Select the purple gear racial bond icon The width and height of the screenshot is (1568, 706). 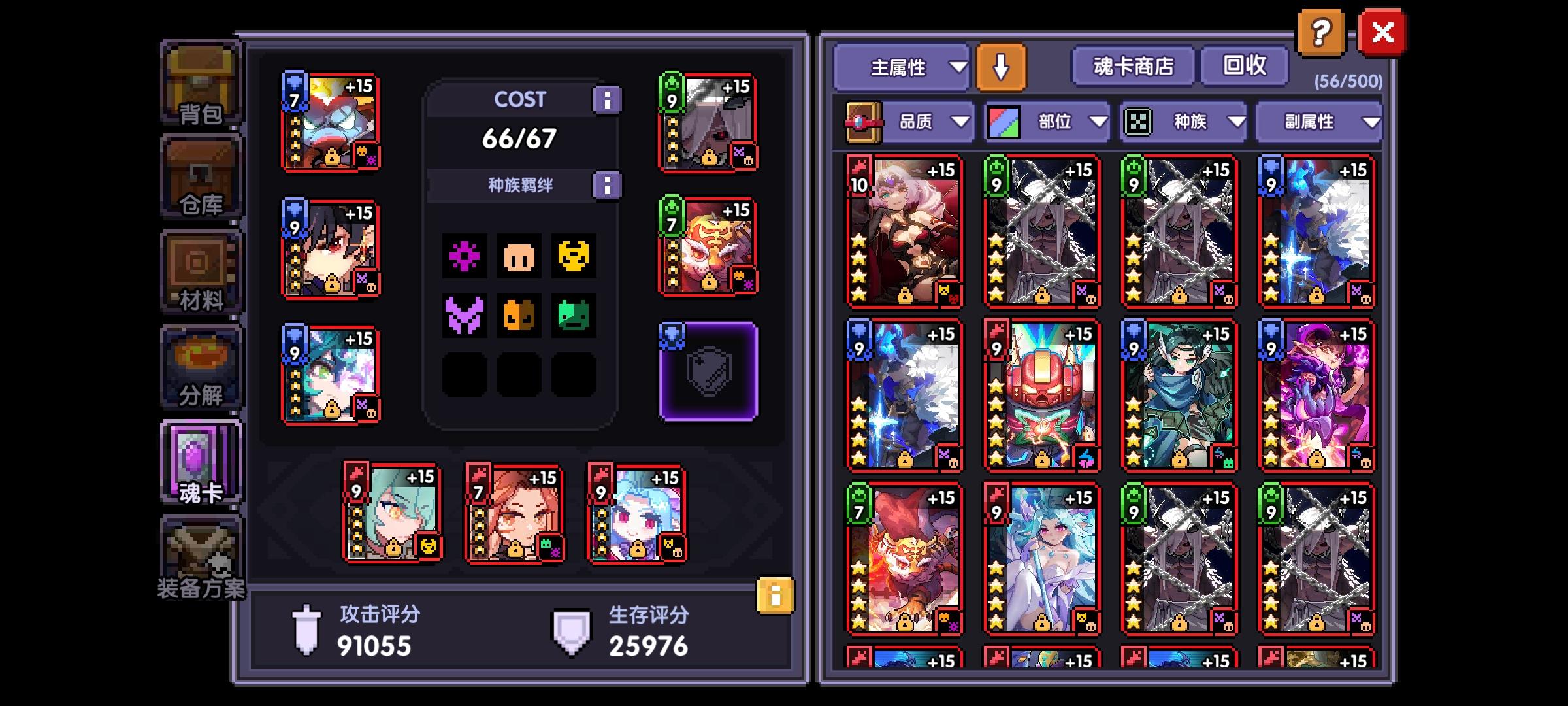tap(465, 256)
